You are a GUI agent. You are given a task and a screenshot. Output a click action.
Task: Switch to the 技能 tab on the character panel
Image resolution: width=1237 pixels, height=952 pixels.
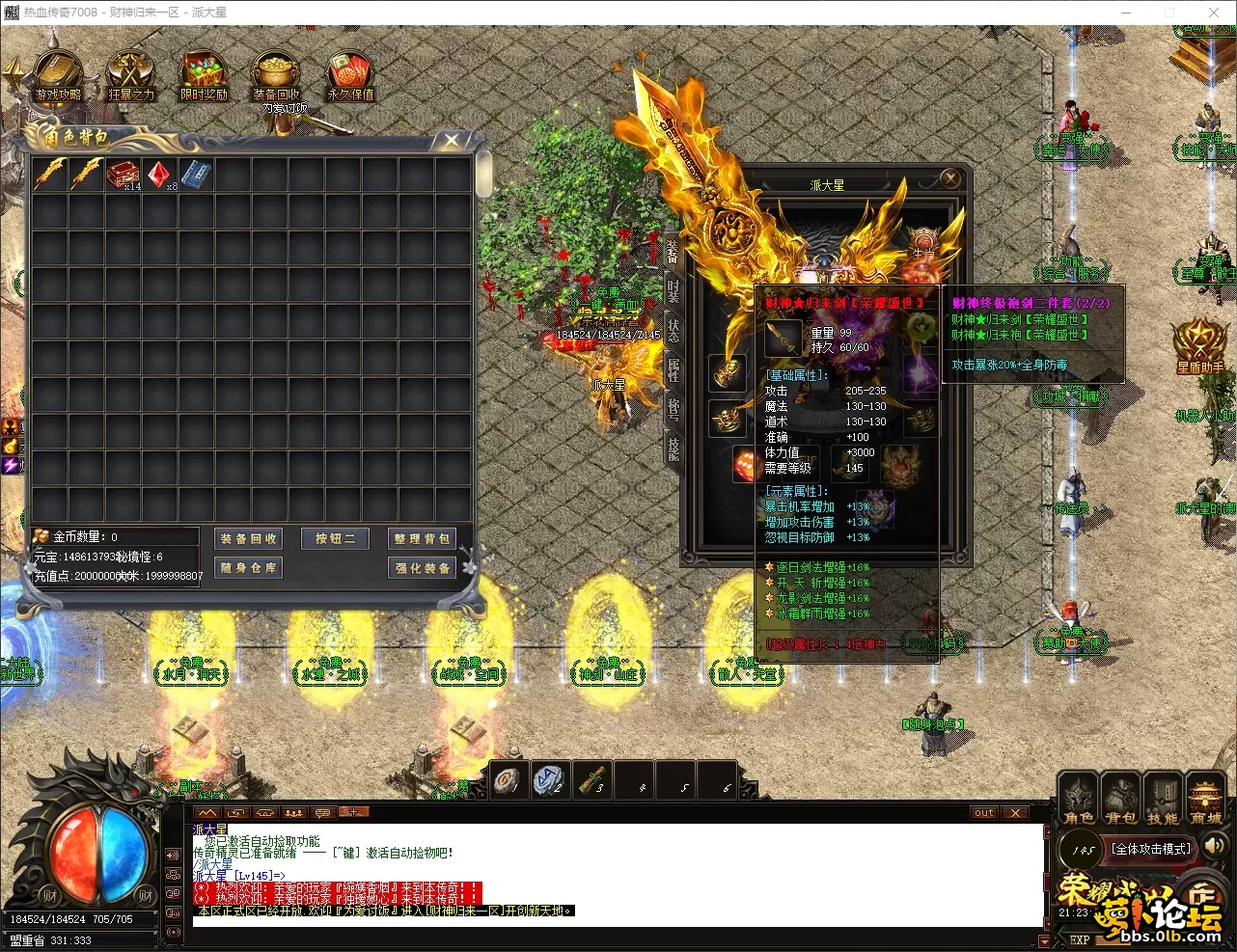[x=673, y=449]
